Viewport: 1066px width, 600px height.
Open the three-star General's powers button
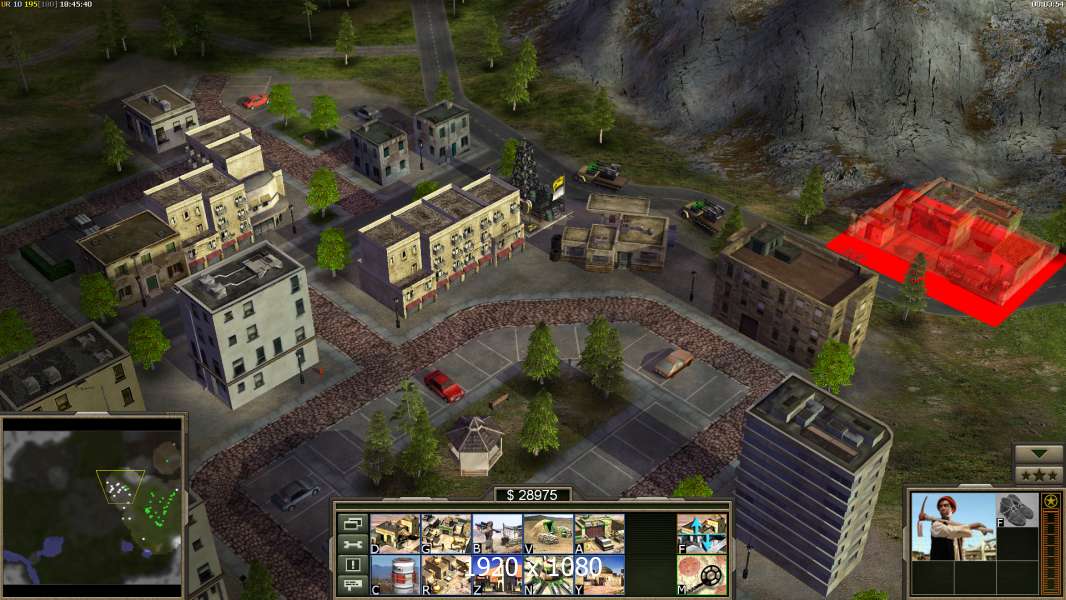(1039, 474)
